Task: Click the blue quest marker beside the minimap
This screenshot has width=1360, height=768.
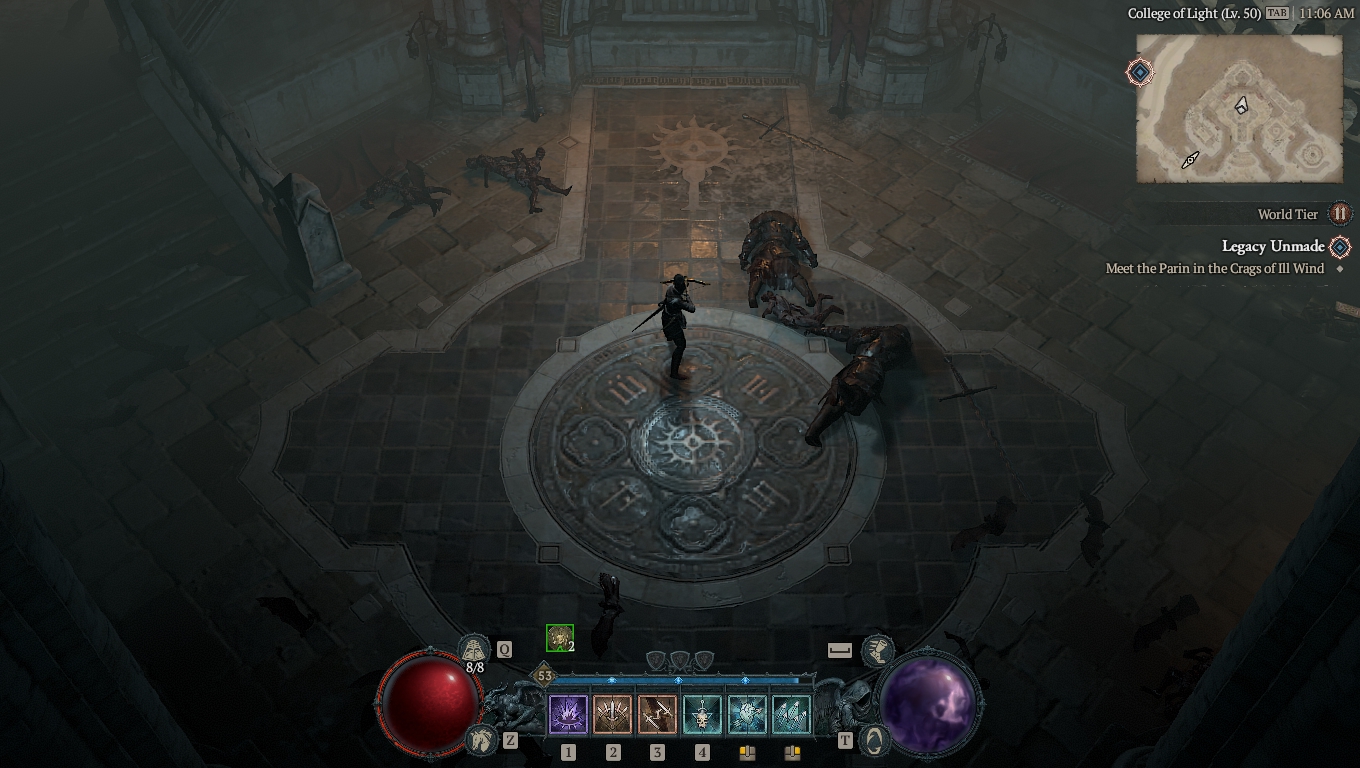Action: (1139, 72)
